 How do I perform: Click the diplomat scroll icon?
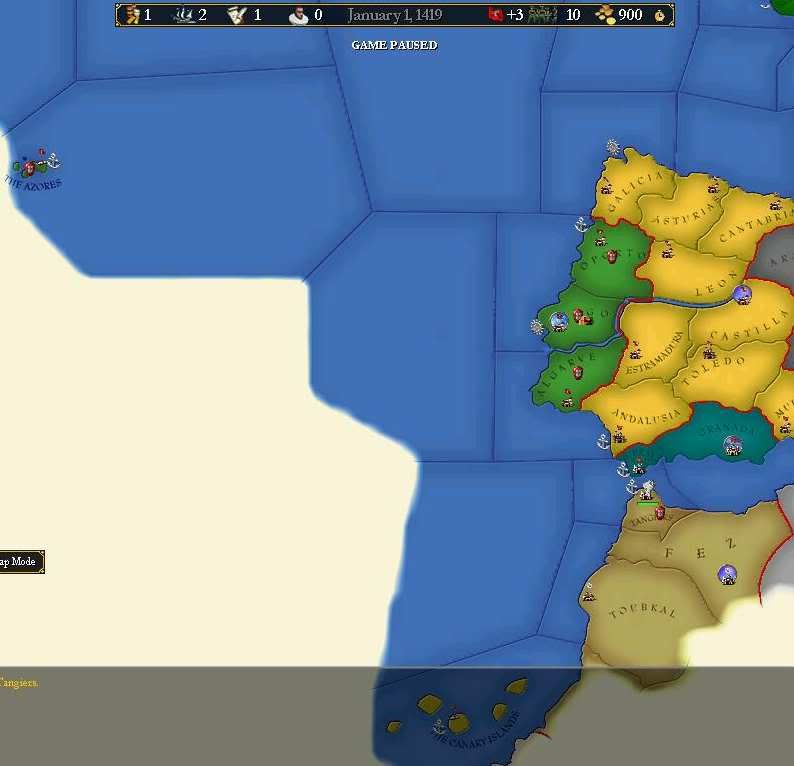click(x=238, y=15)
